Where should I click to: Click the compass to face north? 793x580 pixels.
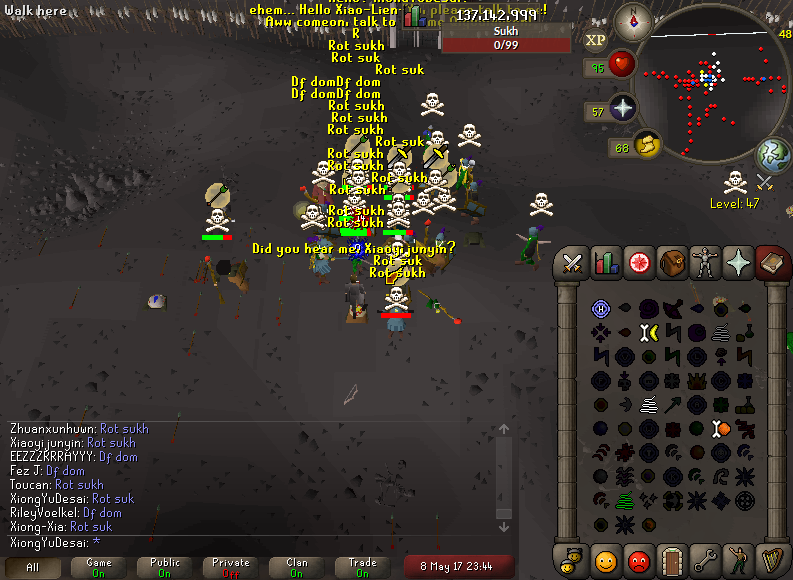click(634, 21)
